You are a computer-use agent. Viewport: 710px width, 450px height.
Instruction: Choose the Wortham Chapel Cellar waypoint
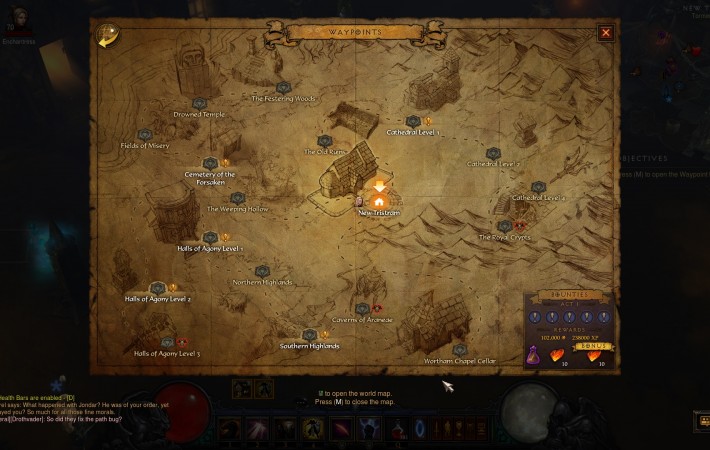tap(459, 351)
